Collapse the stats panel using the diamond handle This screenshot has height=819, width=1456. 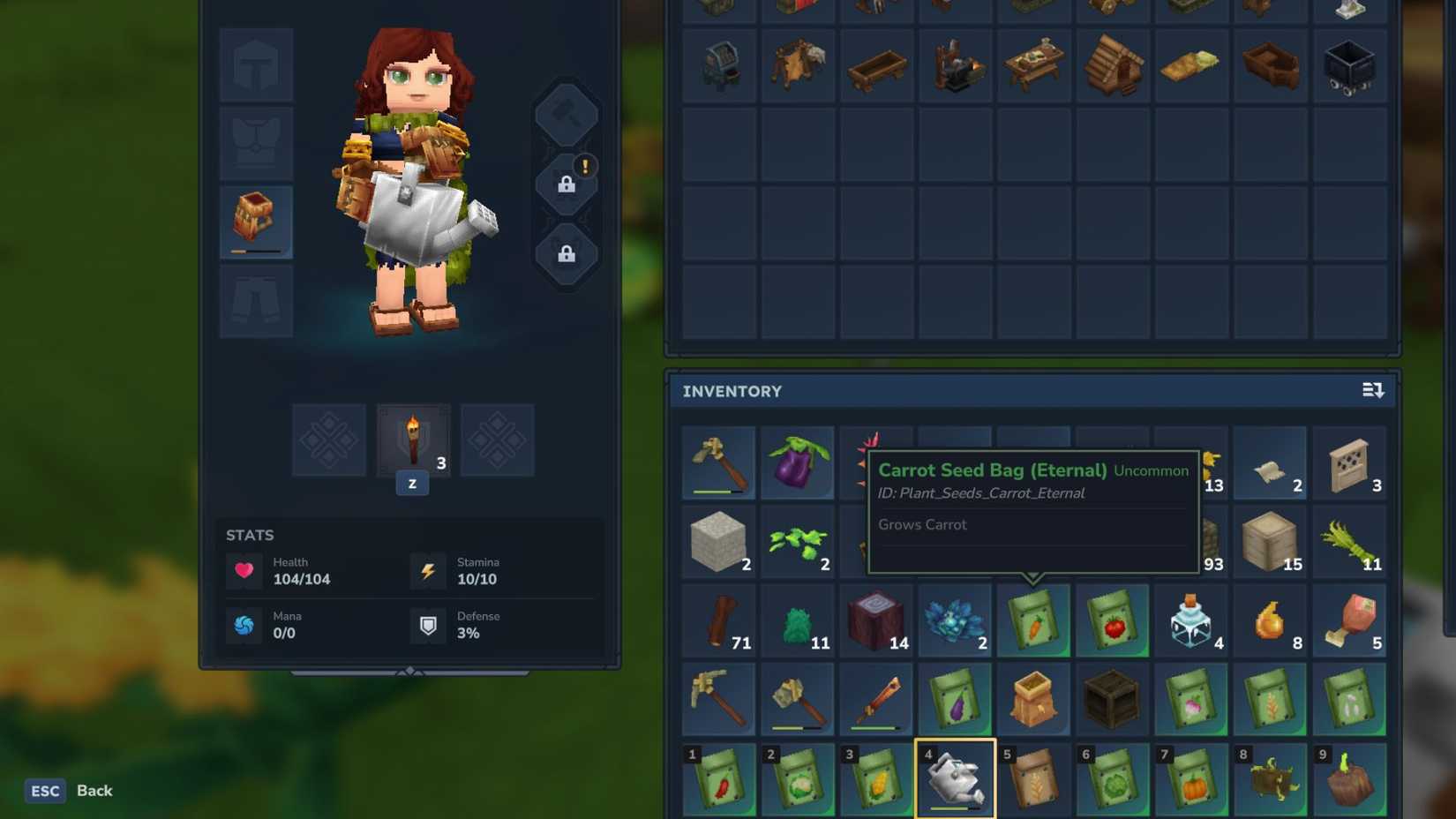coord(411,671)
